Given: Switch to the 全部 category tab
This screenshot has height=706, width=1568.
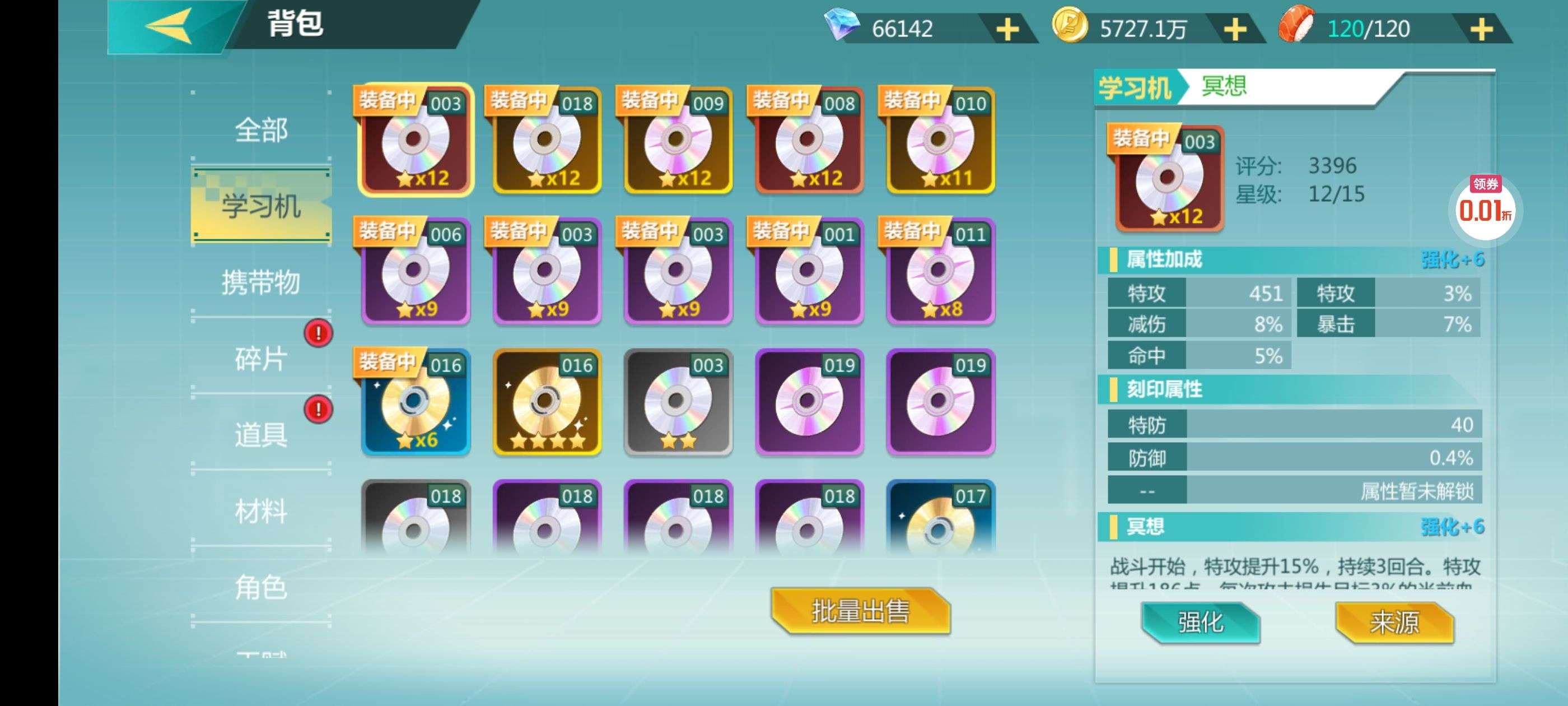Looking at the screenshot, I should [261, 130].
